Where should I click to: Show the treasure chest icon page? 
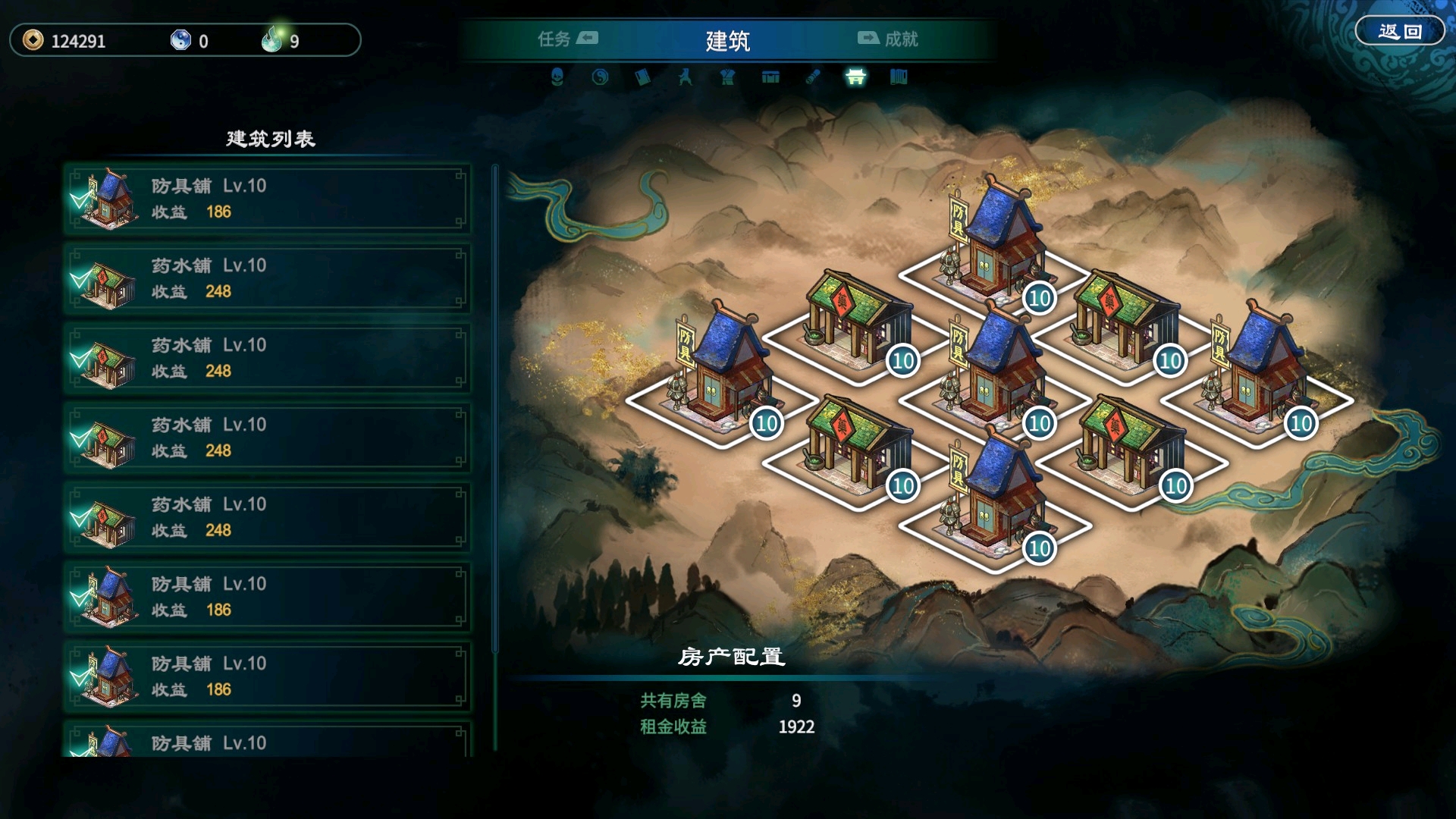tap(770, 77)
